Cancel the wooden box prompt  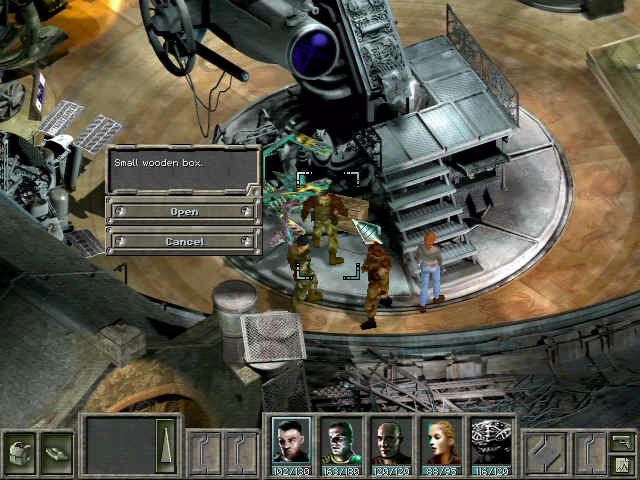[x=184, y=241]
